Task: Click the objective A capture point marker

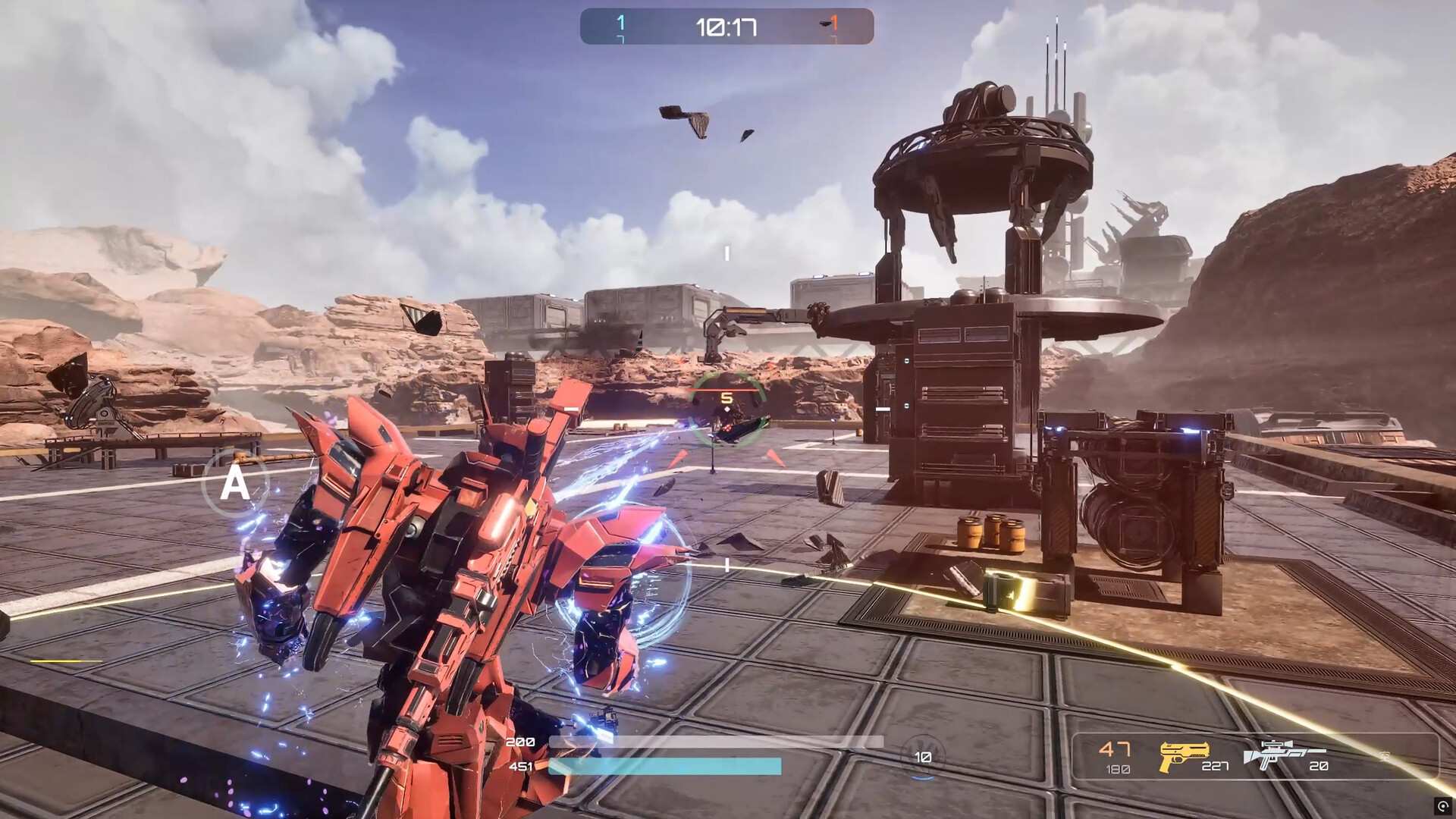Action: point(235,483)
